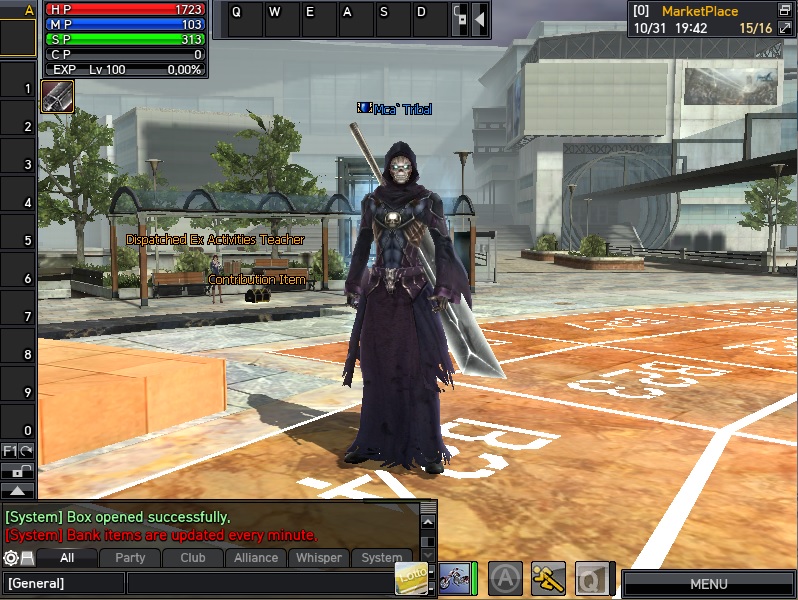Switch to the Party chat tab
The height and width of the screenshot is (600, 798).
tap(130, 558)
